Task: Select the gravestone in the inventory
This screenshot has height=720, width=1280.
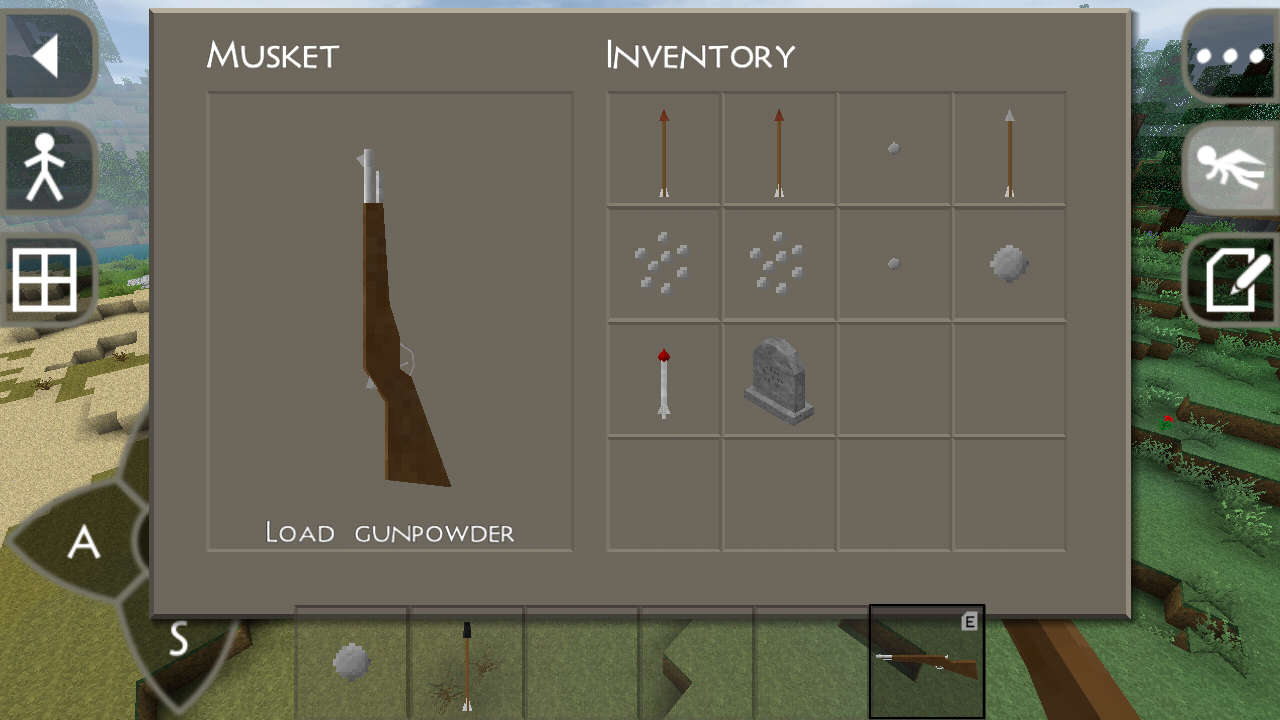Action: pos(779,381)
